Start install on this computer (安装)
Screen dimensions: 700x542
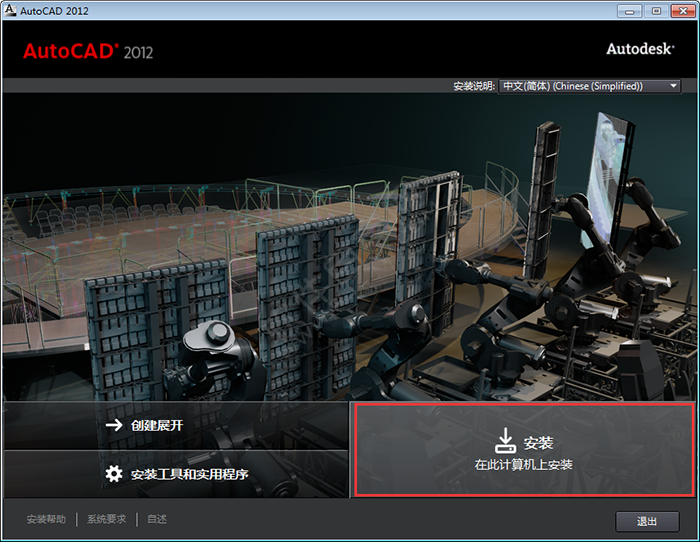click(522, 450)
